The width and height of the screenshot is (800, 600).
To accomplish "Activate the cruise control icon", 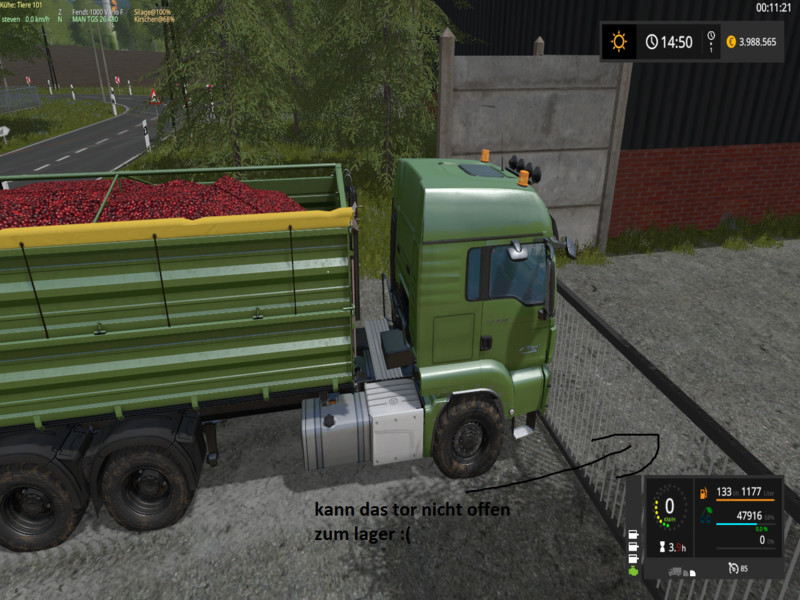I will pyautogui.click(x=734, y=569).
